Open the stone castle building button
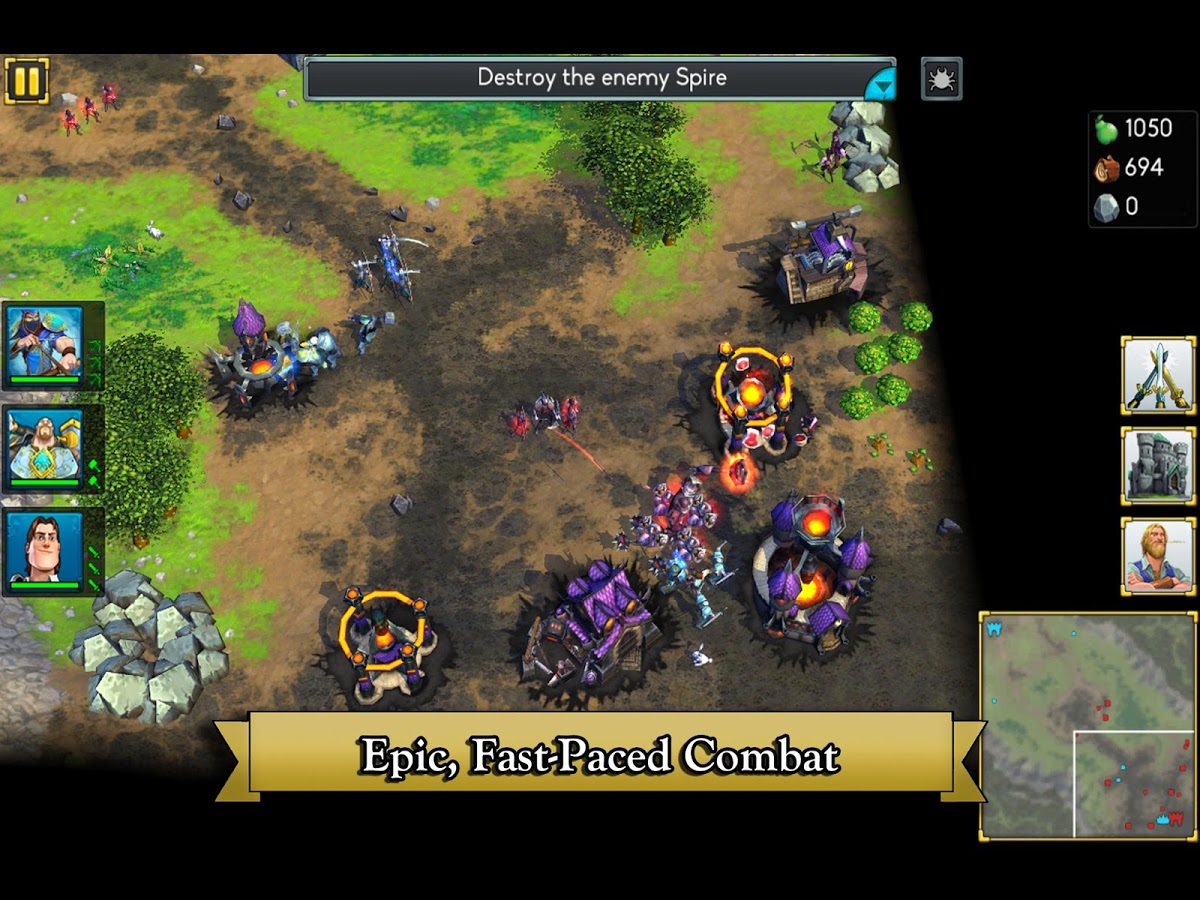1200x900 pixels. tap(1158, 465)
